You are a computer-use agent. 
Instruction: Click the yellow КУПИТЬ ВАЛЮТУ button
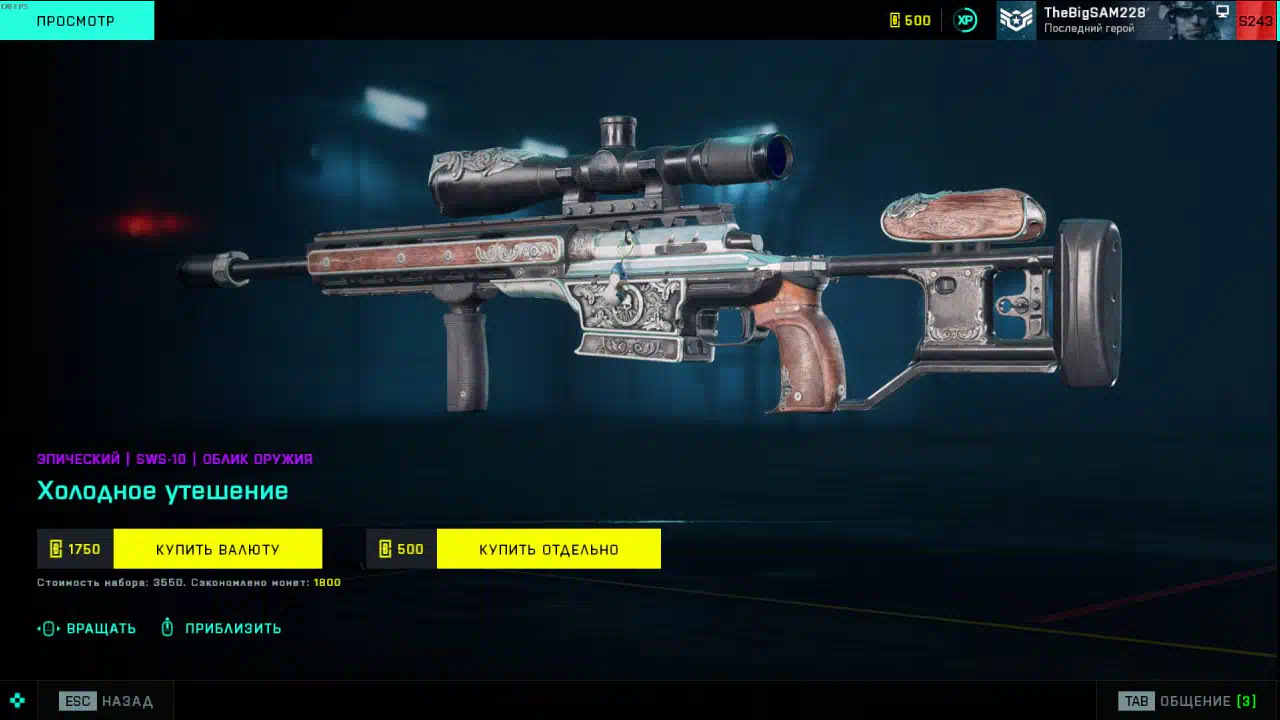point(217,549)
